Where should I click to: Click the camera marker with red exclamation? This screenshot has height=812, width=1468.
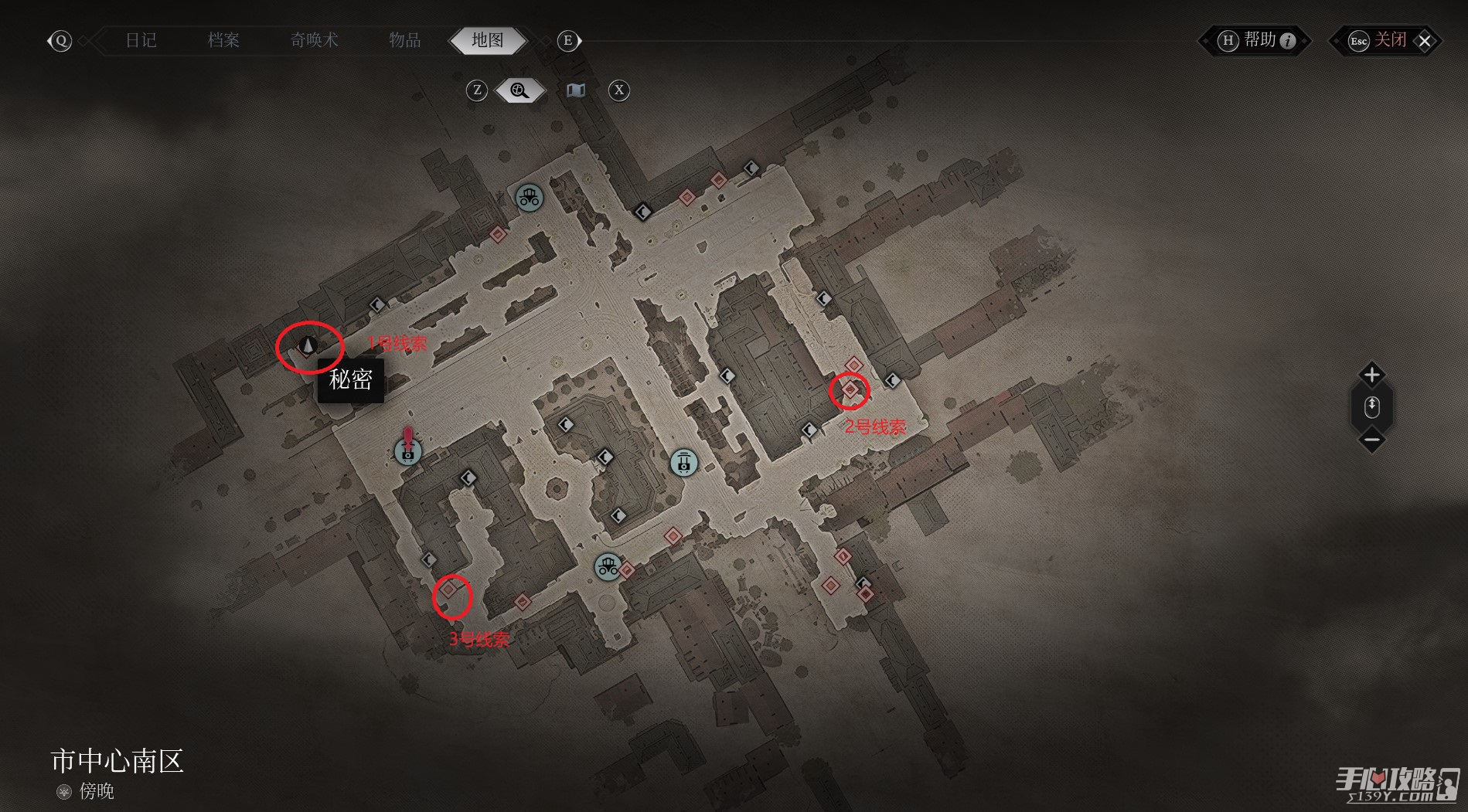(407, 451)
